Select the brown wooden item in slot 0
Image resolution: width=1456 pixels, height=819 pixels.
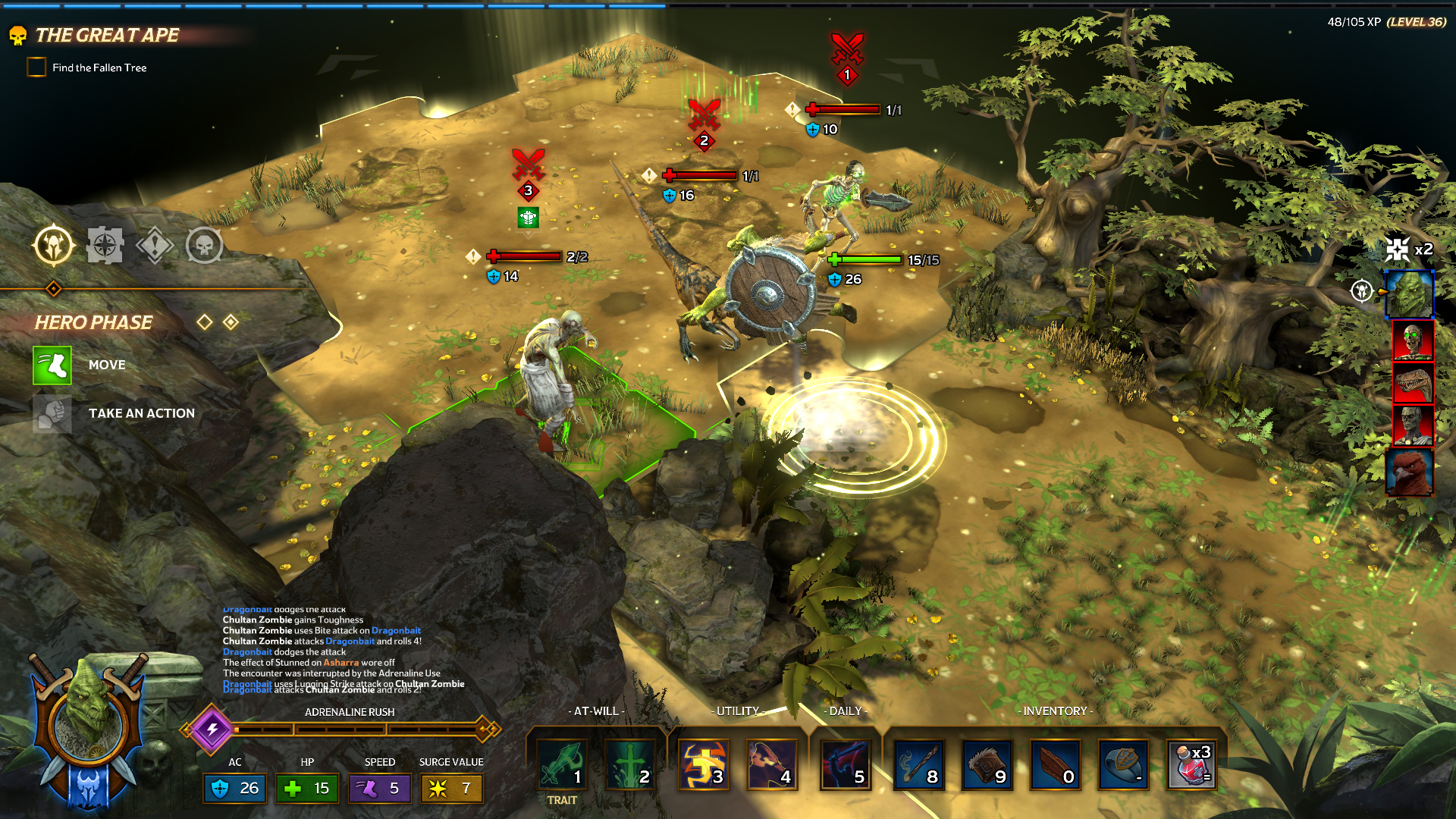[1056, 764]
